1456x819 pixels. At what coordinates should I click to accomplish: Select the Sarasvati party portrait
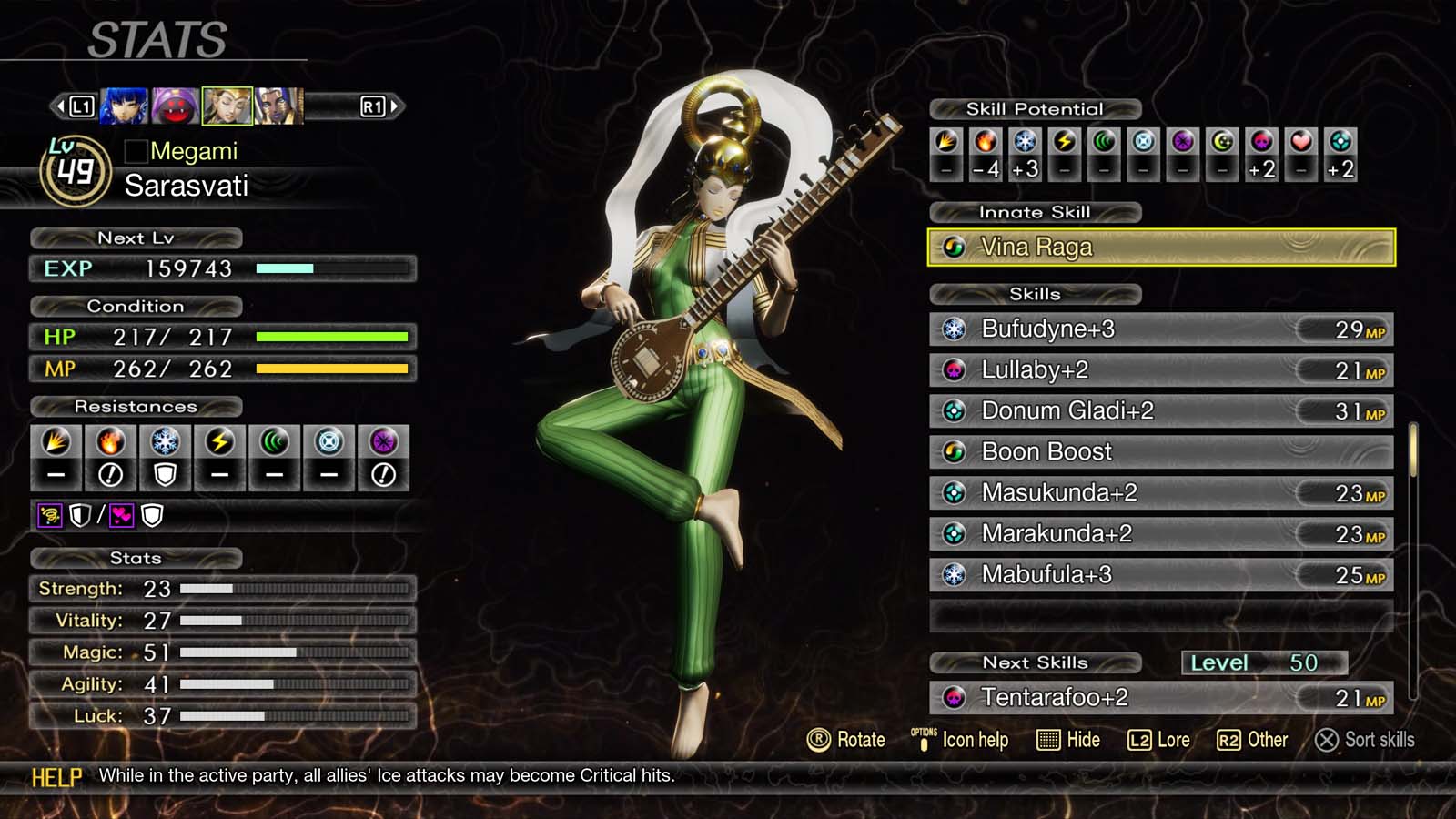(227, 106)
